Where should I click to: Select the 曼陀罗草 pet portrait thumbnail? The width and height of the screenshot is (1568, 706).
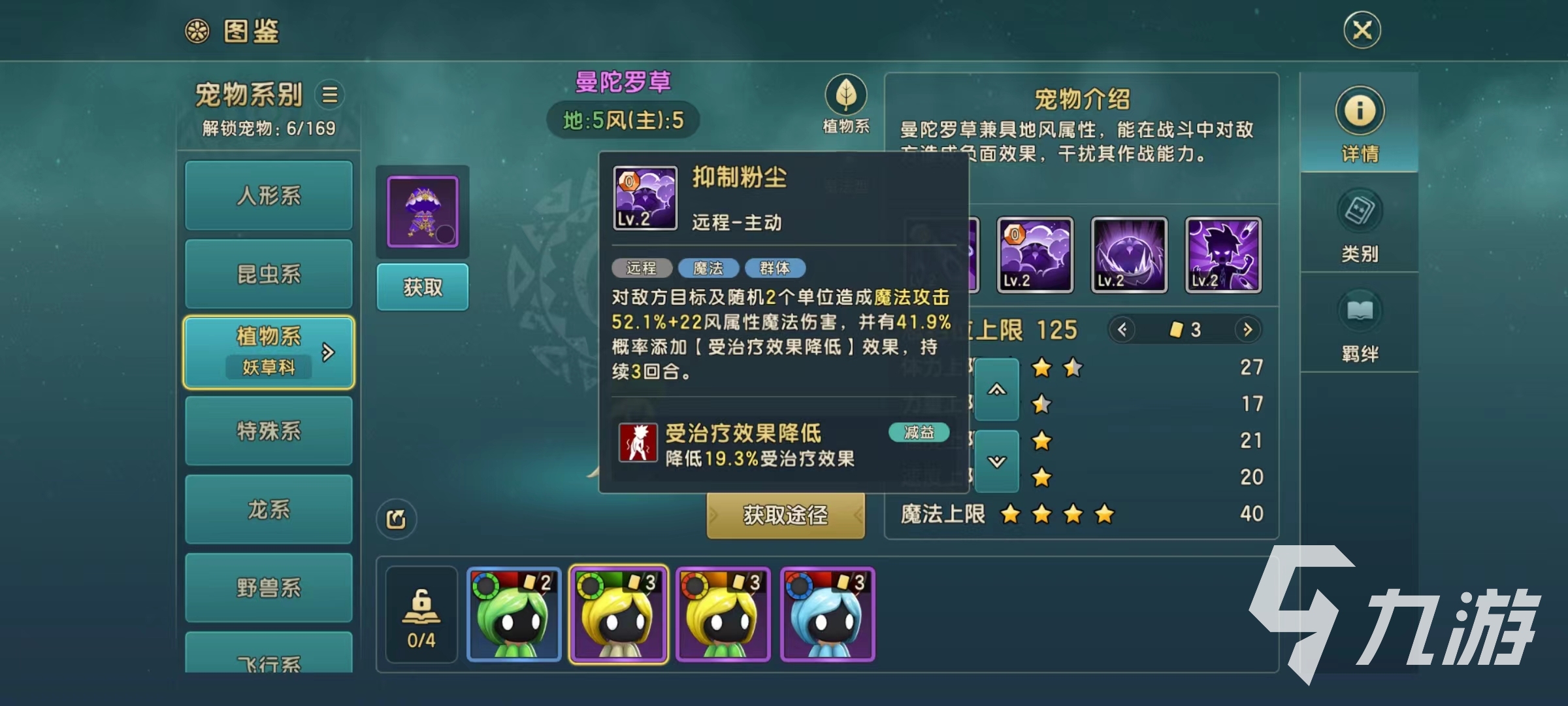(423, 212)
